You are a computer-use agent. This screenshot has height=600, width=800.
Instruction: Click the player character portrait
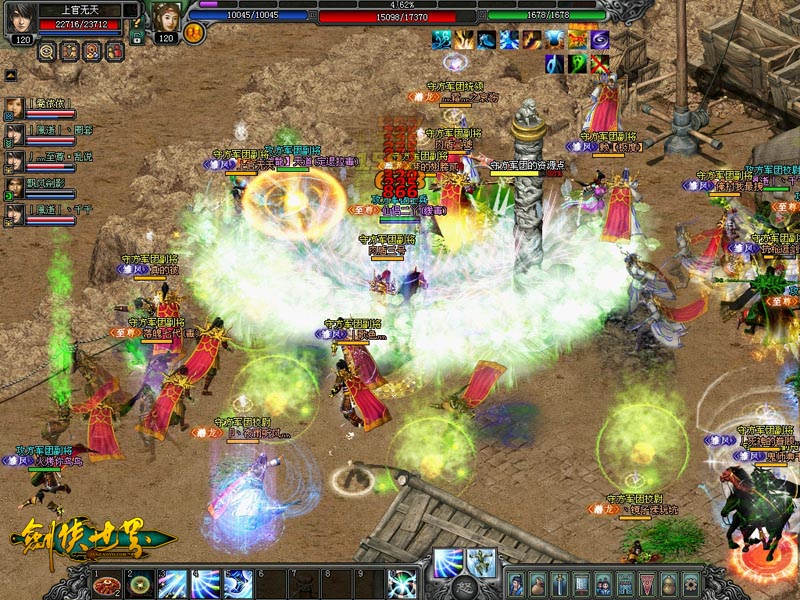(x=167, y=19)
